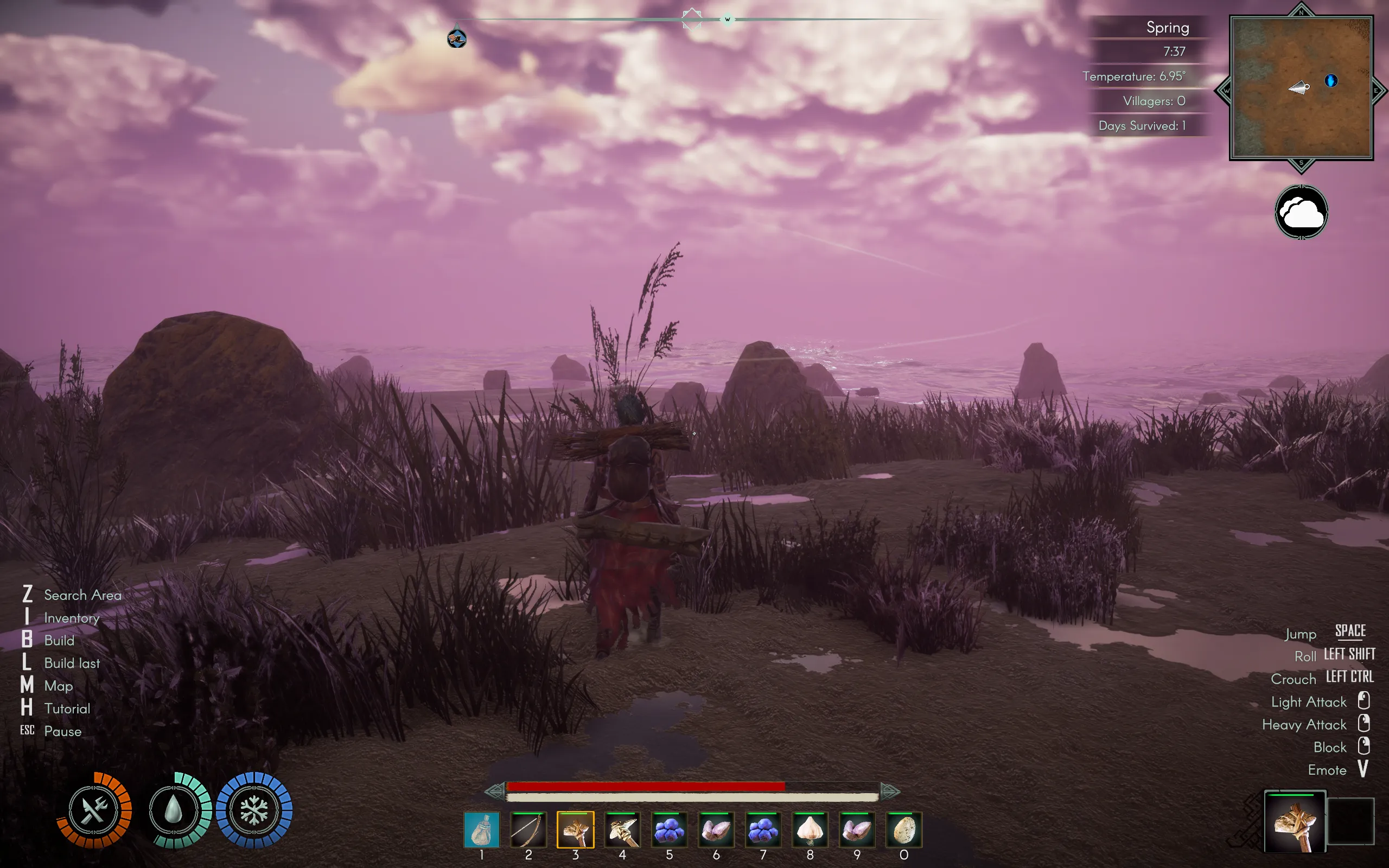Switch to the stone axe in slot 4
Screen dimensions: 1389x868
(622, 829)
